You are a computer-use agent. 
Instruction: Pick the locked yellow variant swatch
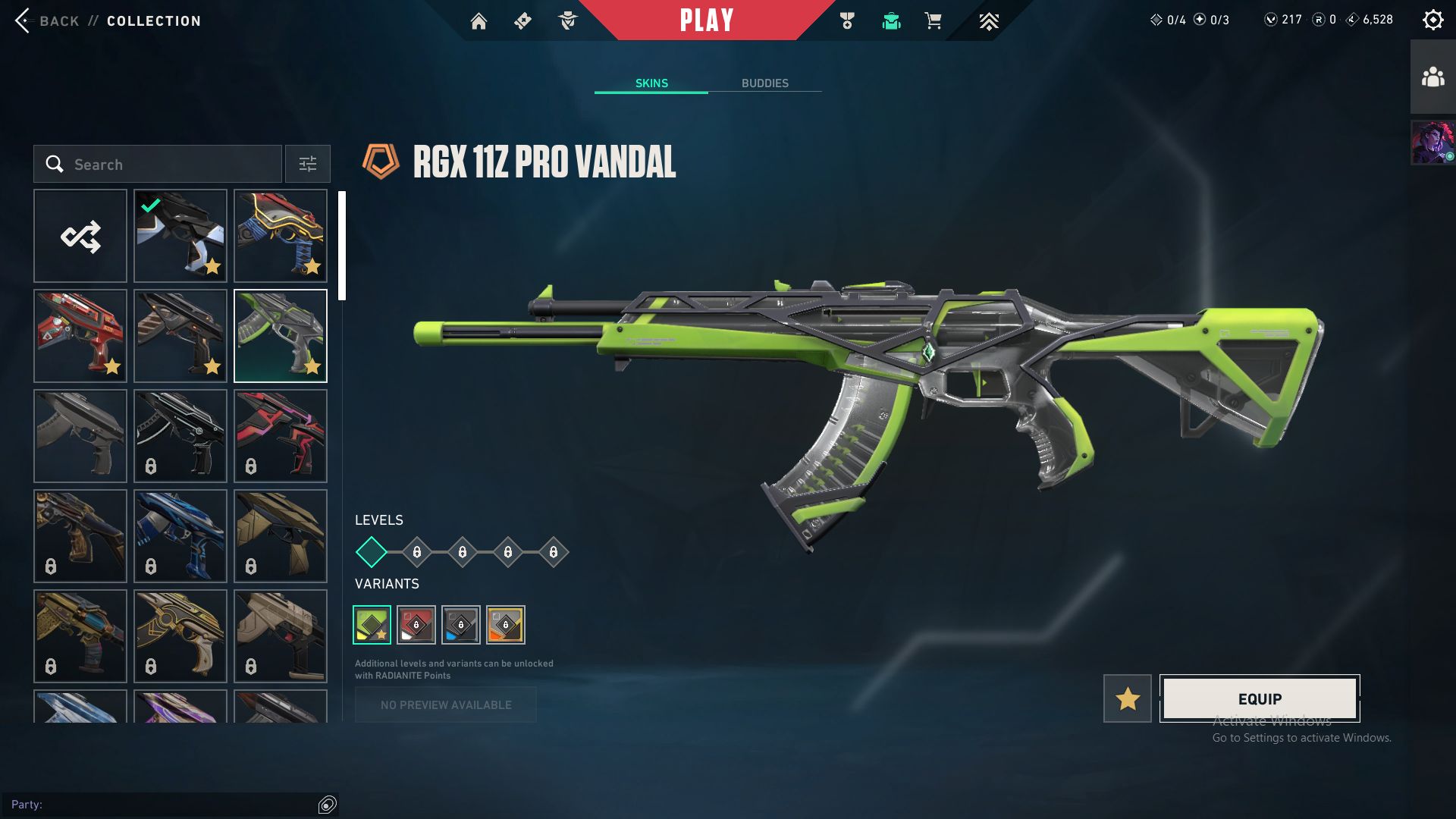coord(506,625)
